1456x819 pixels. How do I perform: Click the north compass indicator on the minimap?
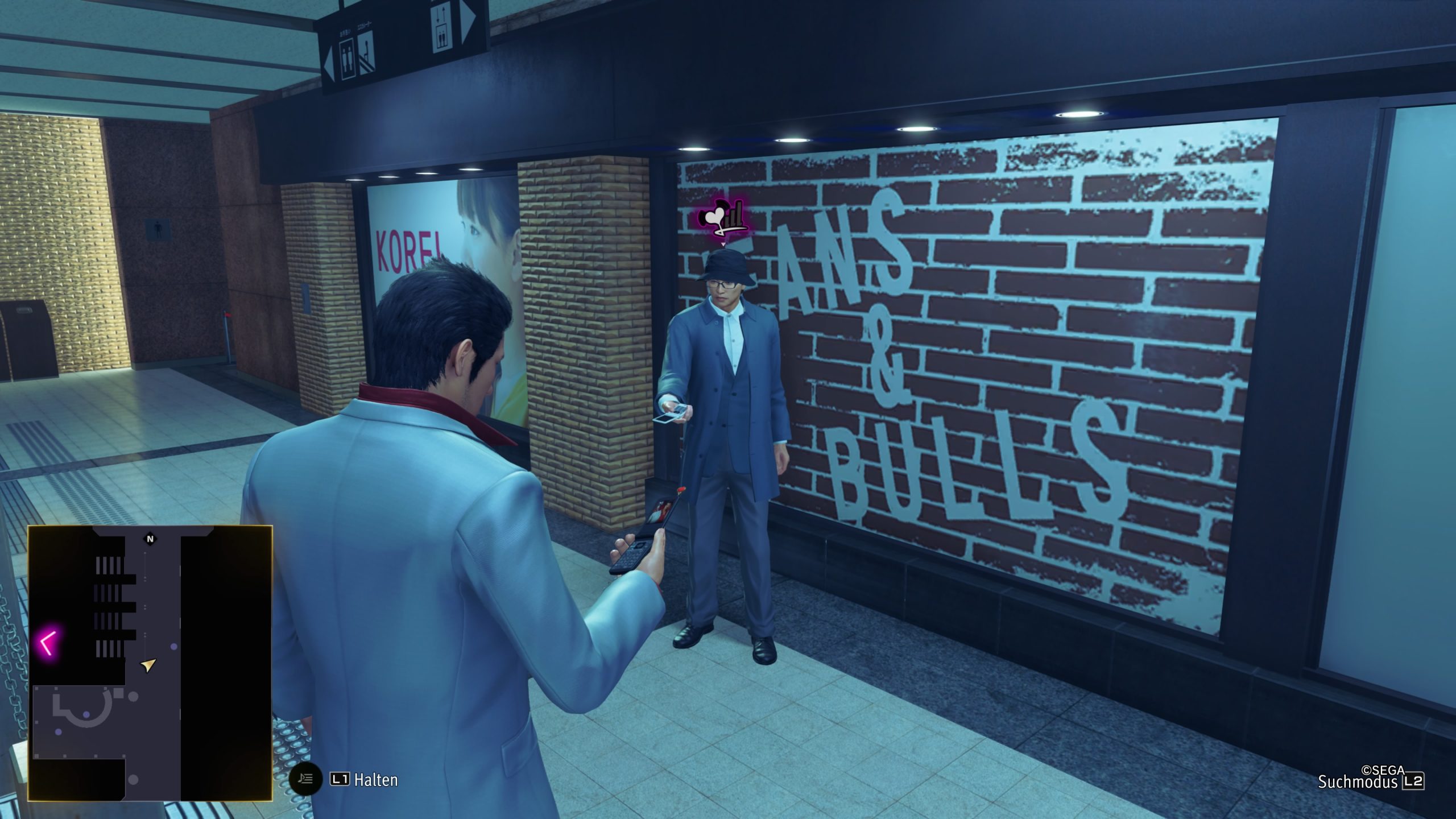[x=150, y=539]
